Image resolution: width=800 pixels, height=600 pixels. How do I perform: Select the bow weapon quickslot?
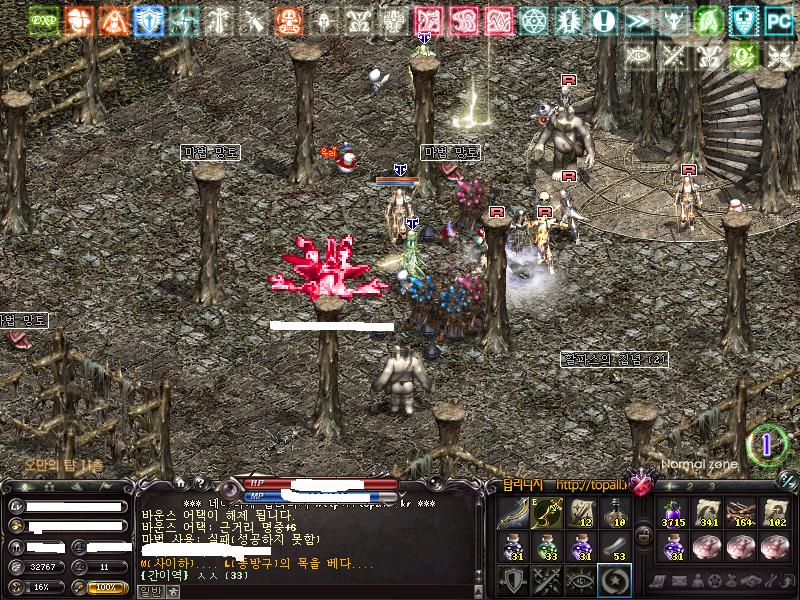[x=513, y=512]
